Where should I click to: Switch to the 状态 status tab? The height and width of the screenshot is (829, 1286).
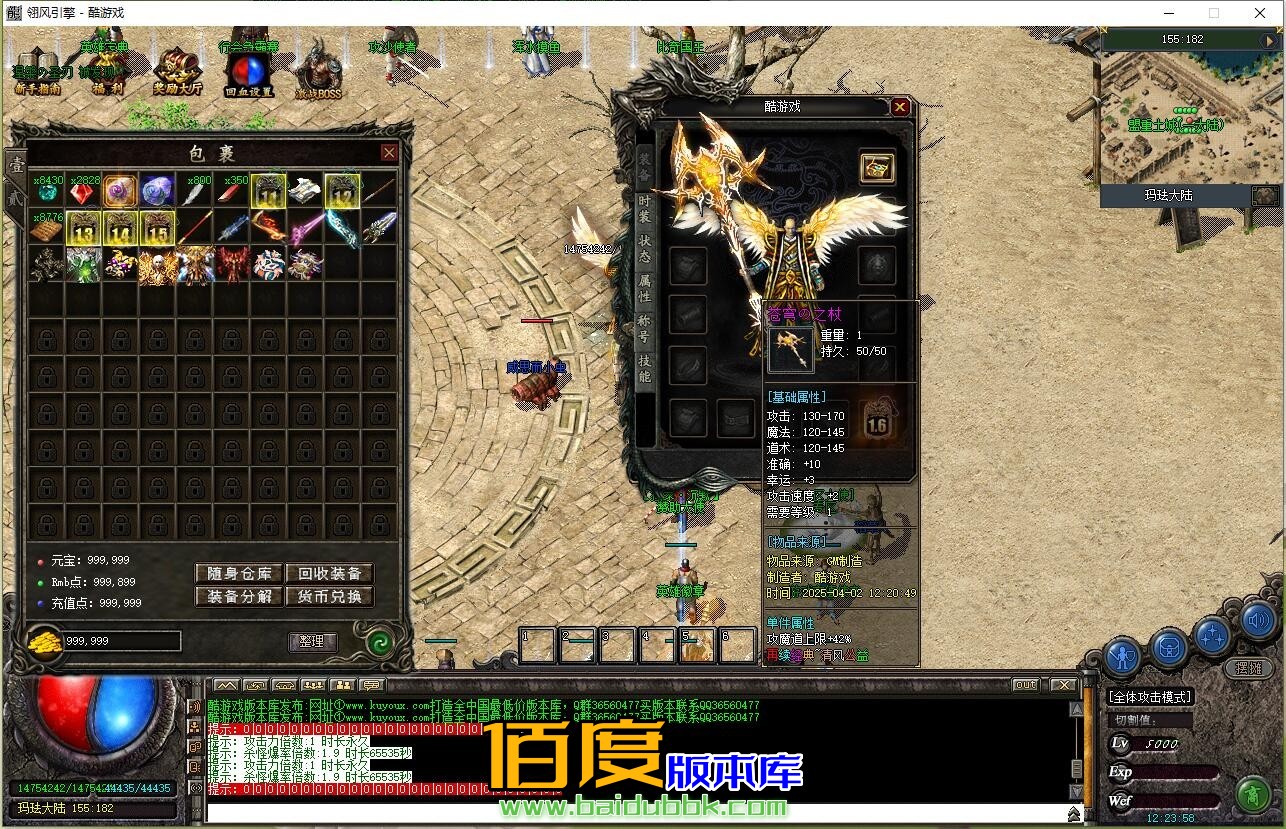pyautogui.click(x=645, y=248)
